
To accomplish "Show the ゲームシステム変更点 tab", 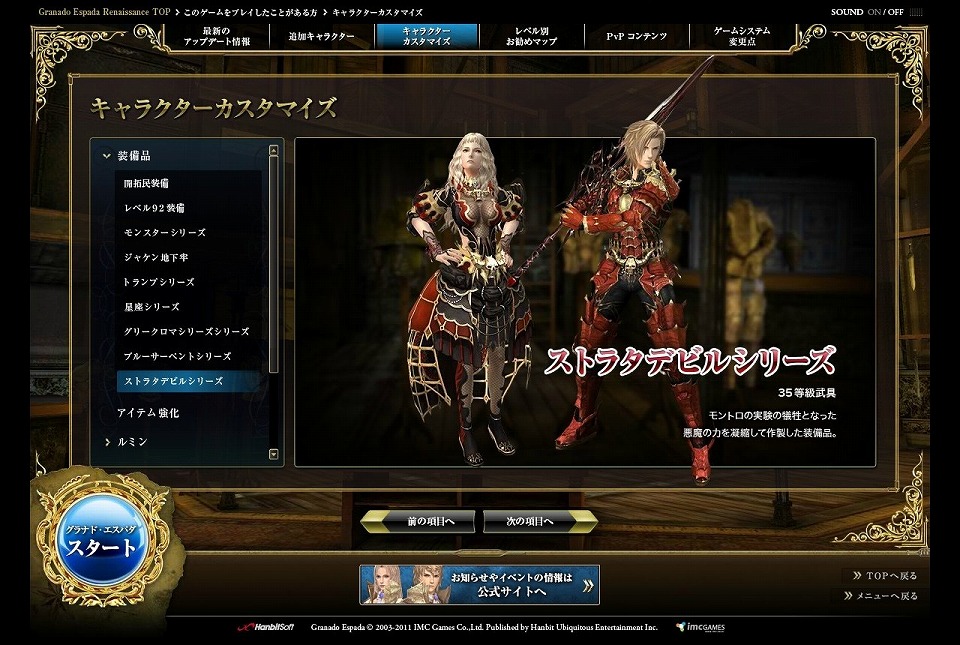I will 741,37.
